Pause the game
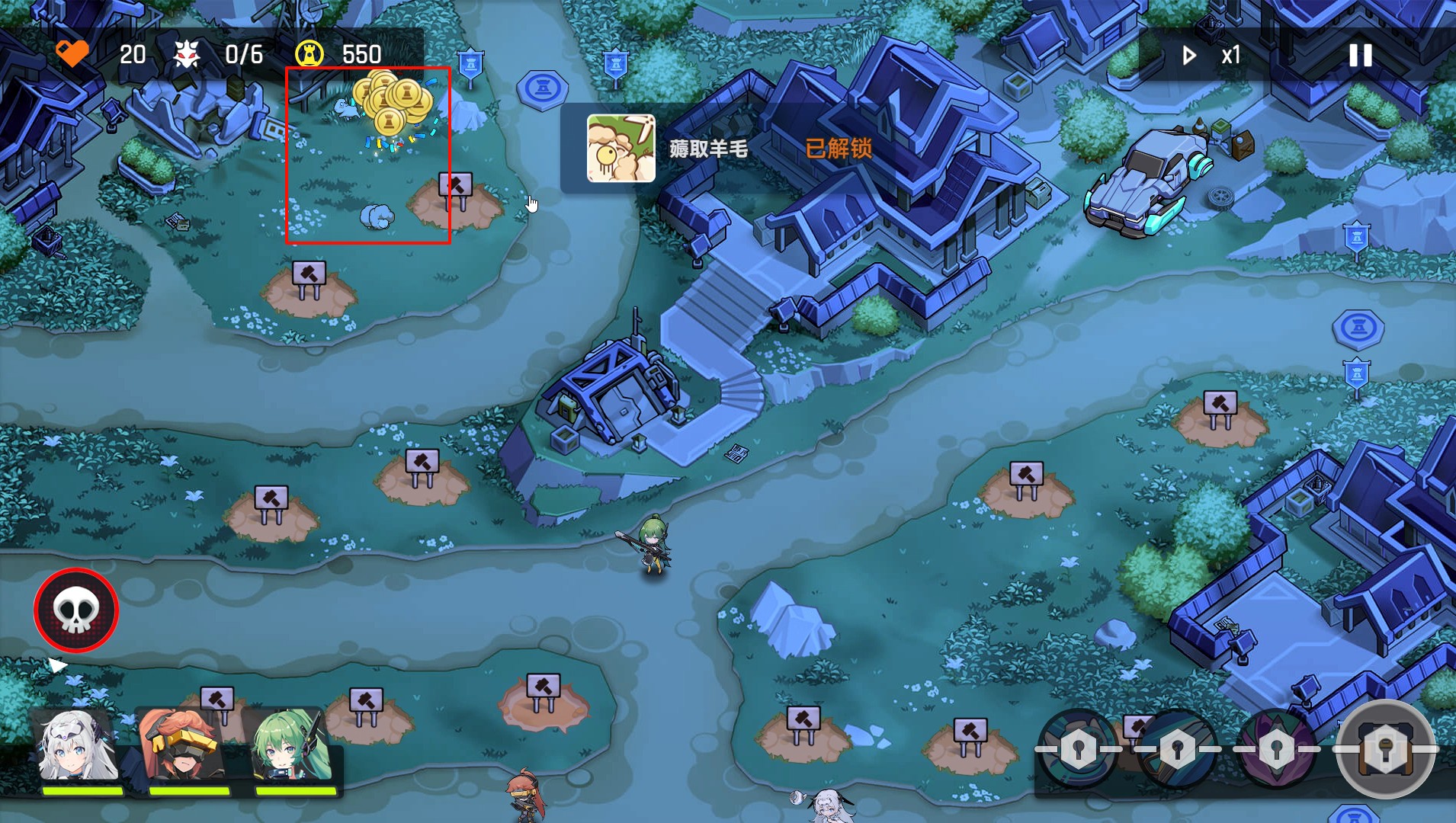The image size is (1456, 823). point(1360,55)
